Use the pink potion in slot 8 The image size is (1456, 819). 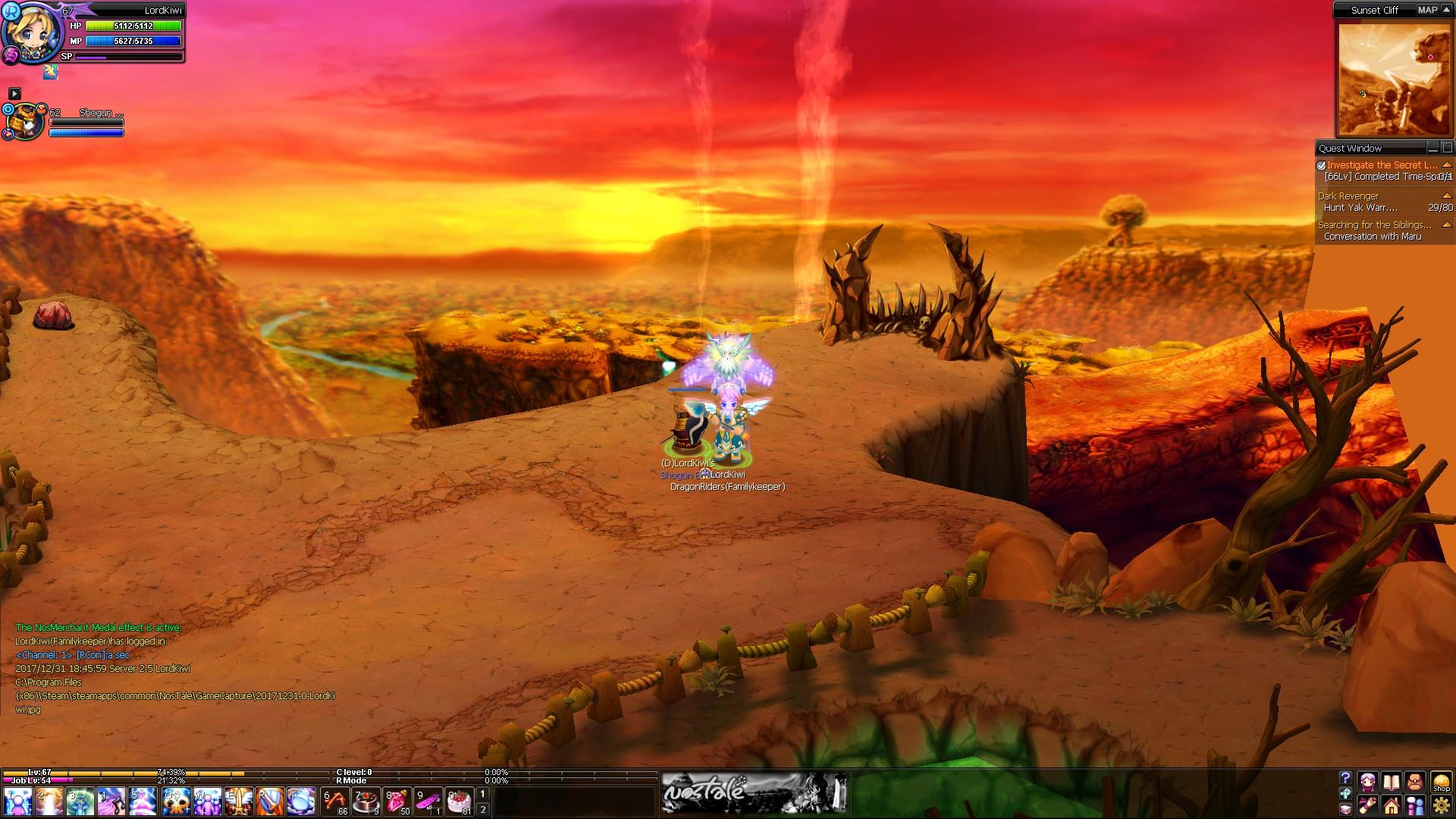tap(398, 802)
